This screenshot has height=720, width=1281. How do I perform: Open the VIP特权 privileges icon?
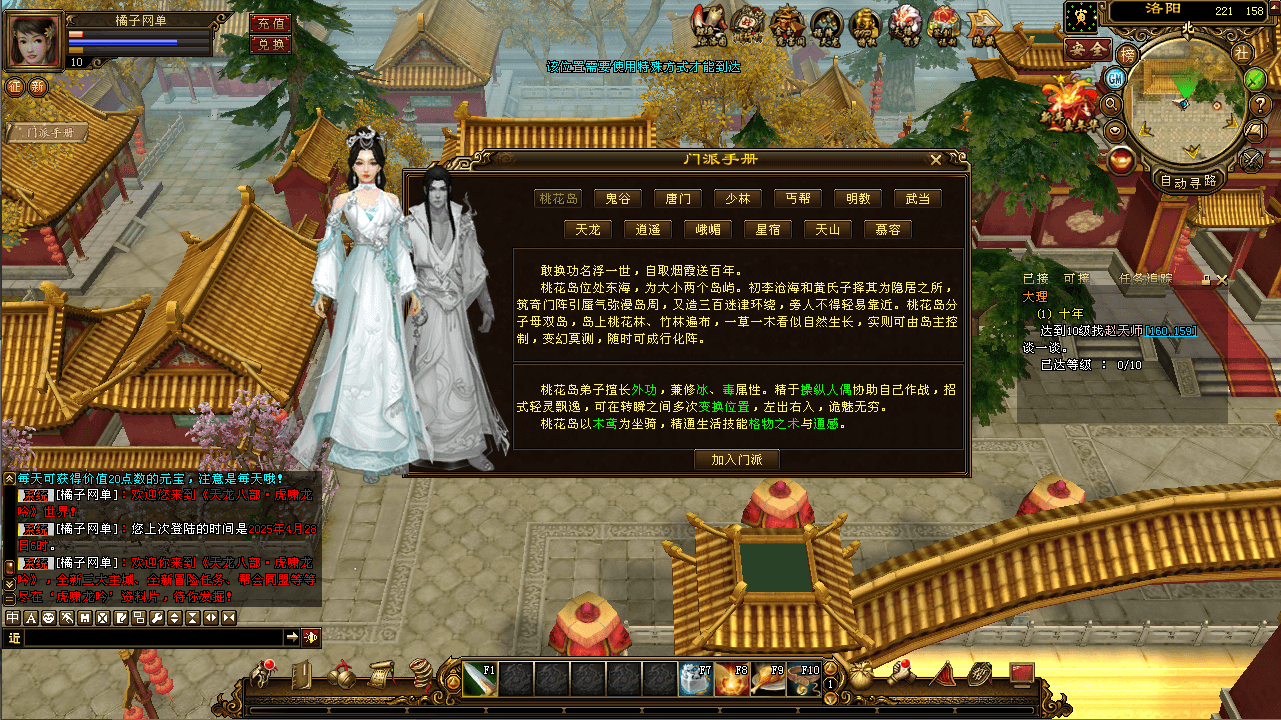click(864, 21)
